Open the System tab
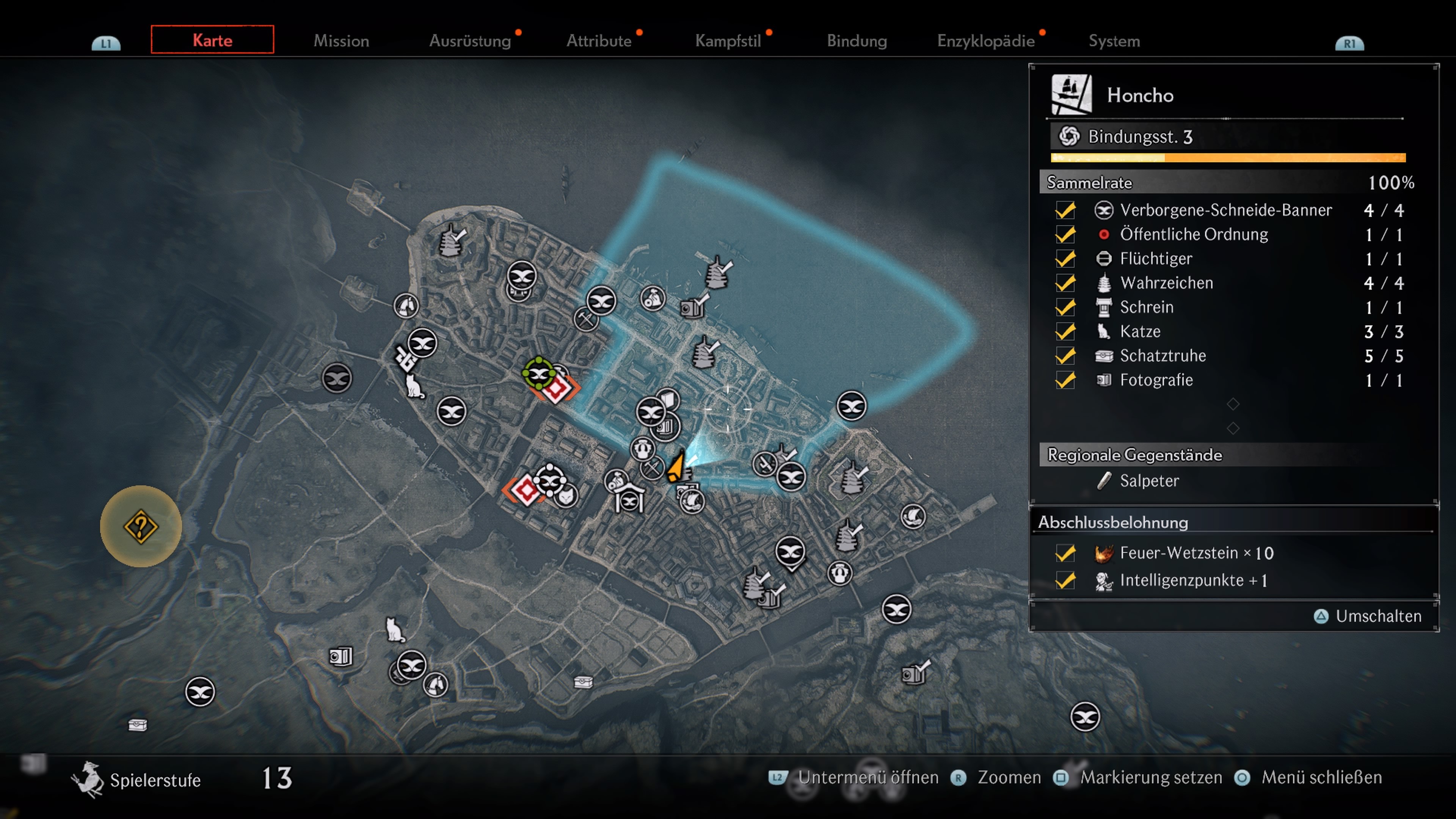1456x819 pixels. (1114, 41)
